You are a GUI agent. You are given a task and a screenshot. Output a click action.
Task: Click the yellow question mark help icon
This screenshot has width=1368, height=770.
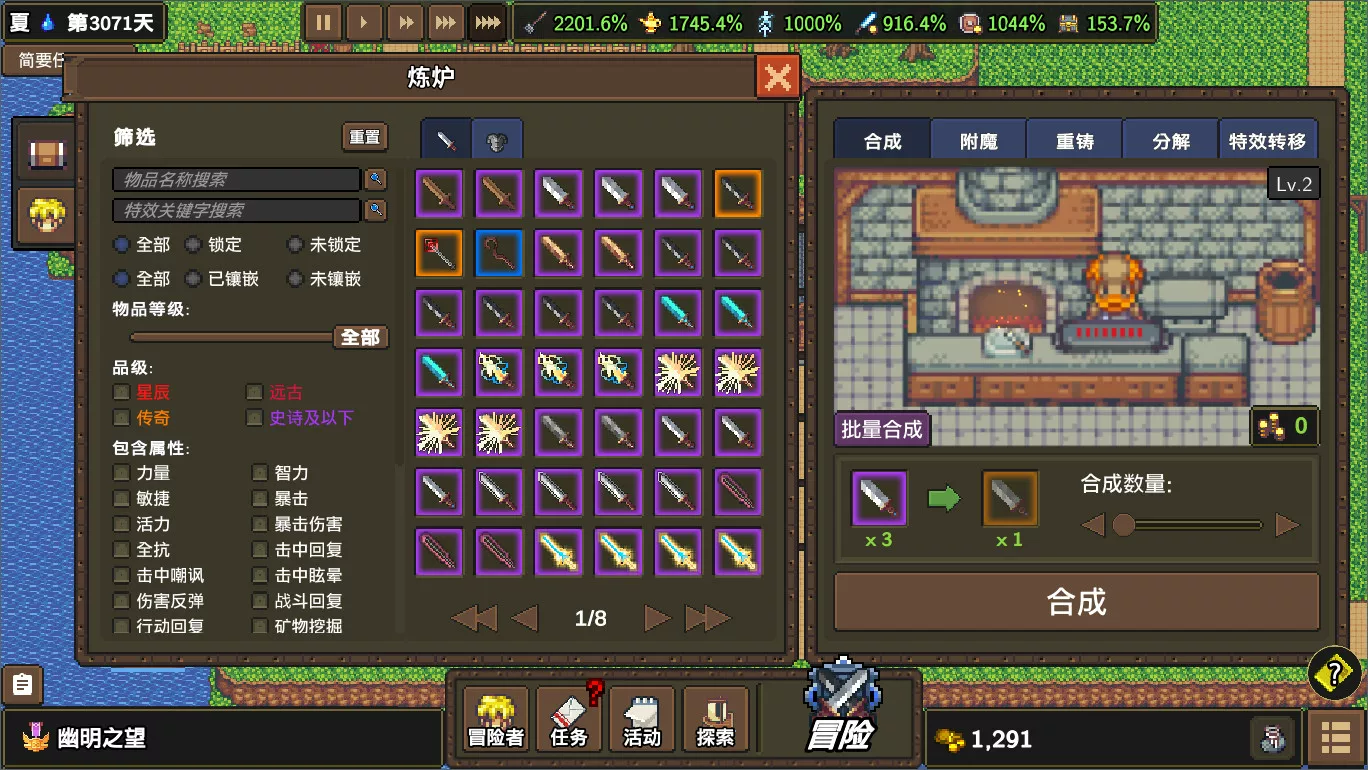[x=1334, y=674]
